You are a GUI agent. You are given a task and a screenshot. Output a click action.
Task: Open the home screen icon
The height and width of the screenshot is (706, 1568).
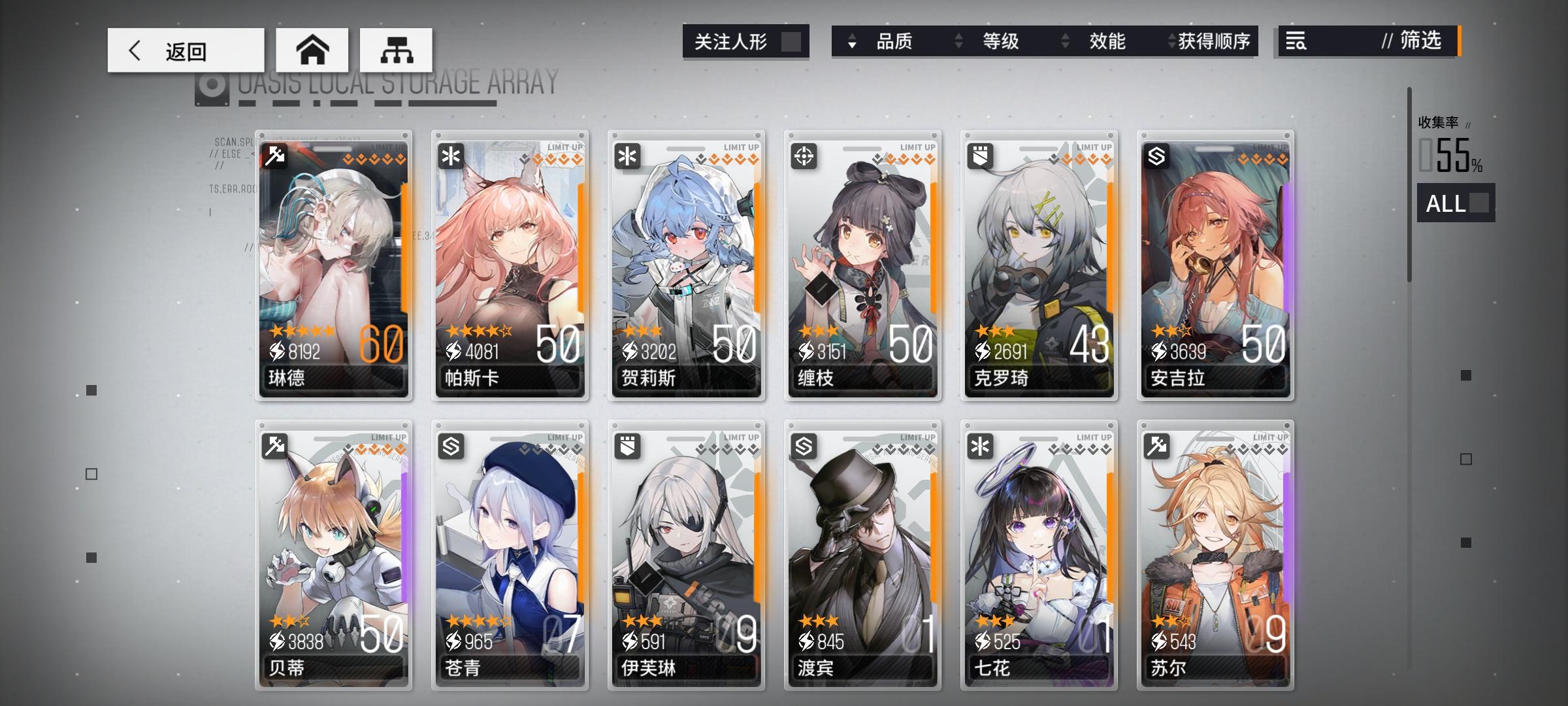pos(314,49)
